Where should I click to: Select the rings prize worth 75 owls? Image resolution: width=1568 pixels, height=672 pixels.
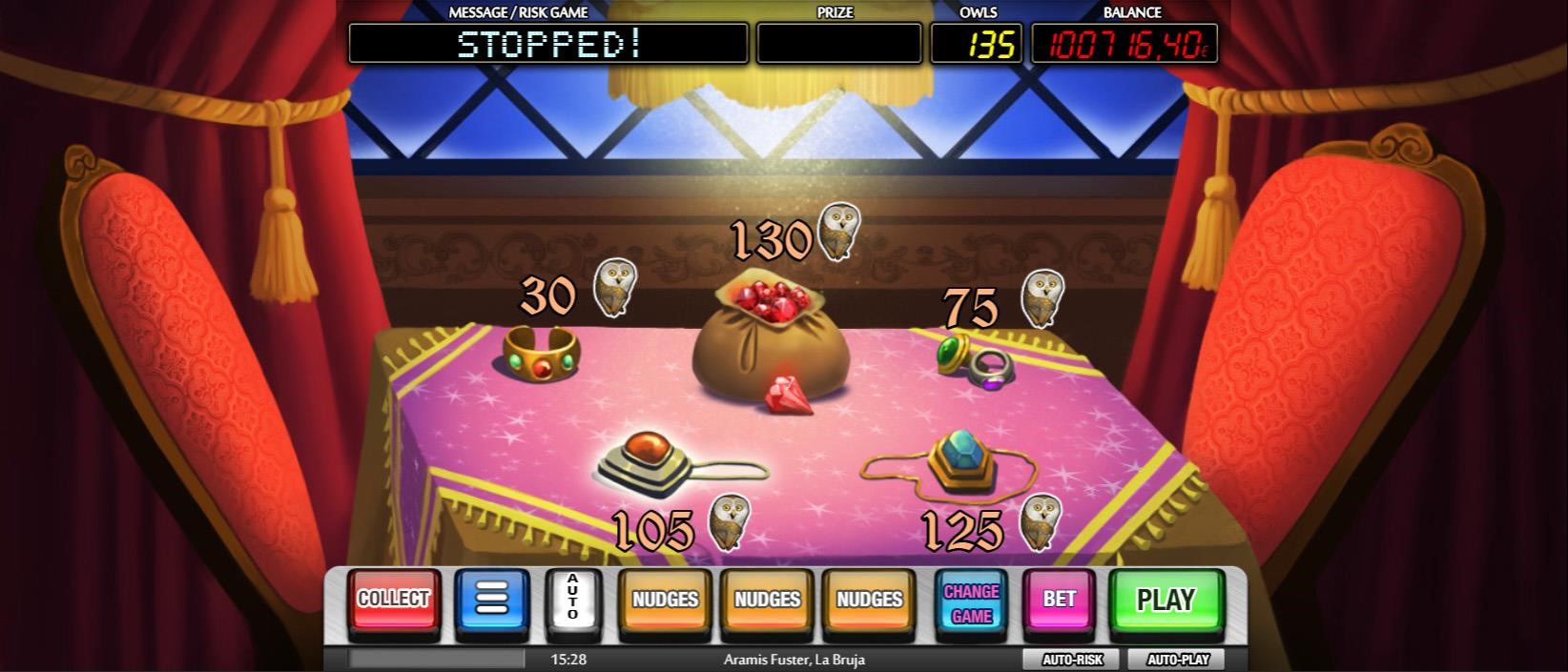pos(976,361)
